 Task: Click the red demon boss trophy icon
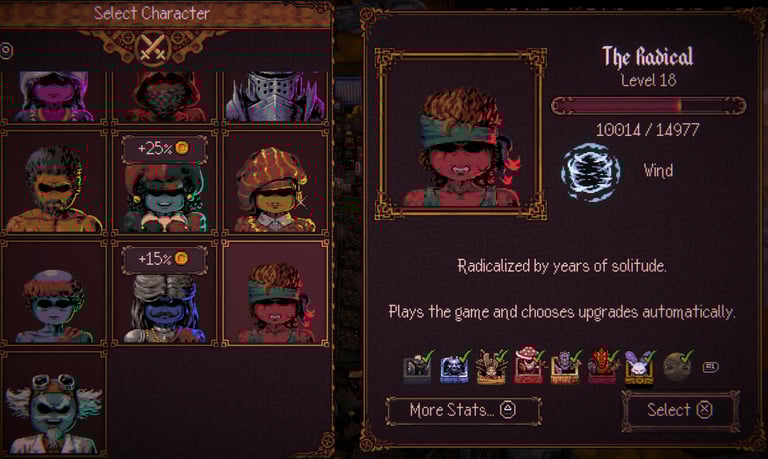pos(602,367)
